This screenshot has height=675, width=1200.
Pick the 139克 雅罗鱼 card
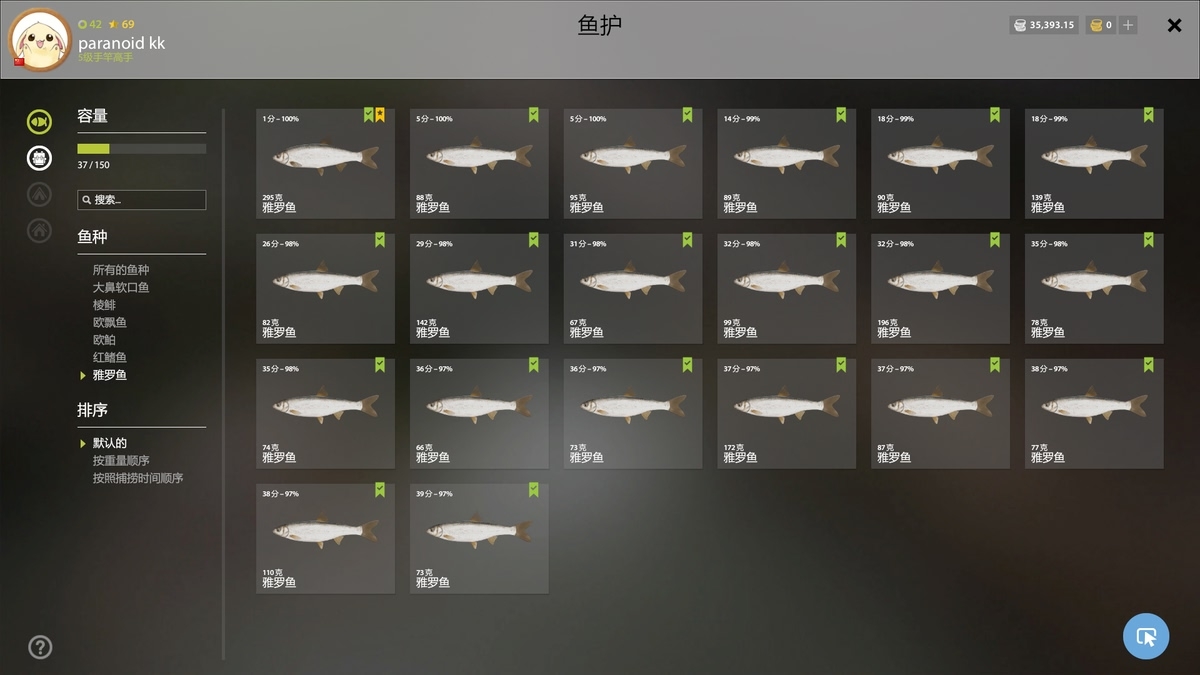[x=1094, y=163]
